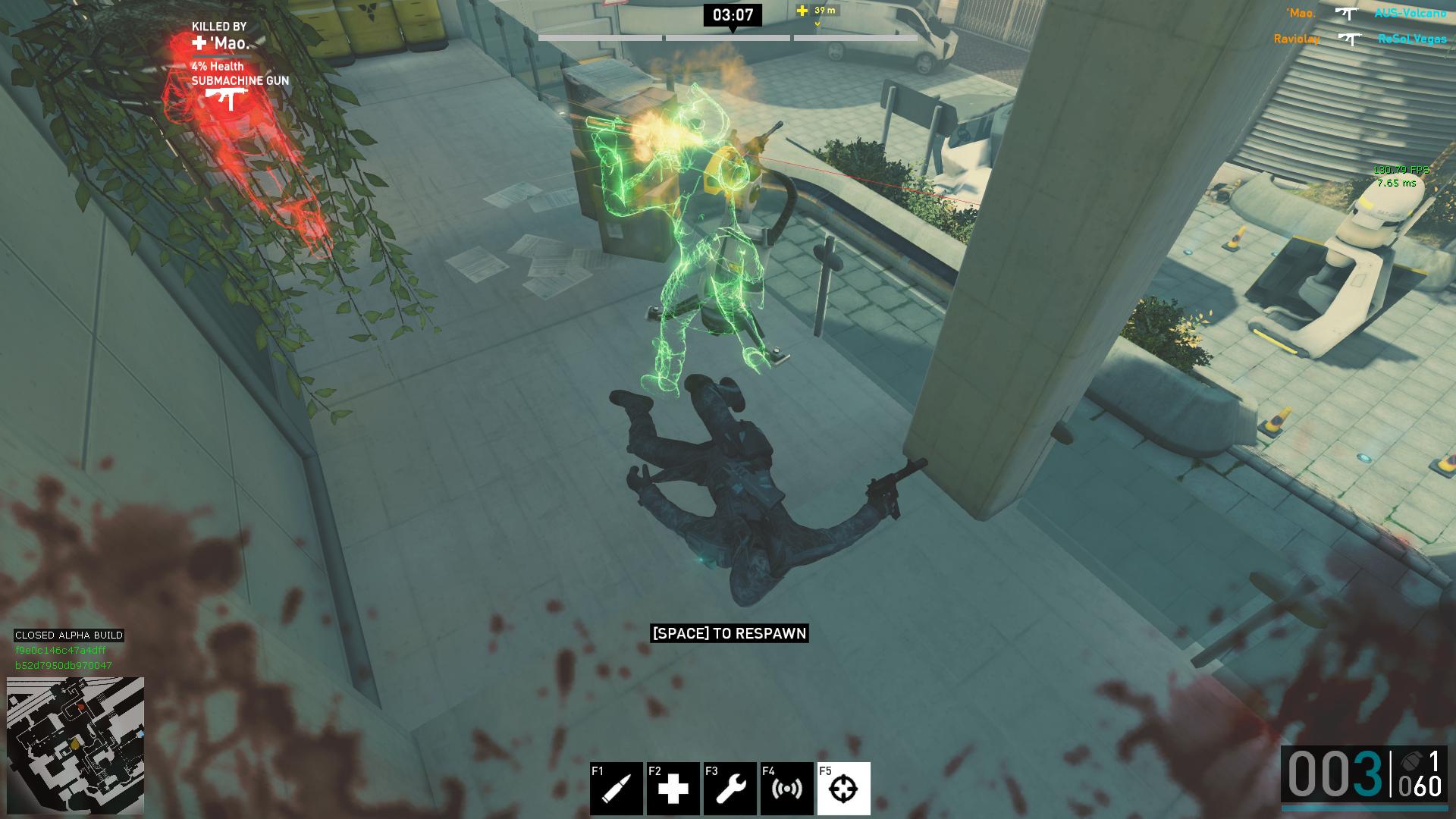Choose the medic cross class slot F2
The height and width of the screenshot is (819, 1456).
673,789
